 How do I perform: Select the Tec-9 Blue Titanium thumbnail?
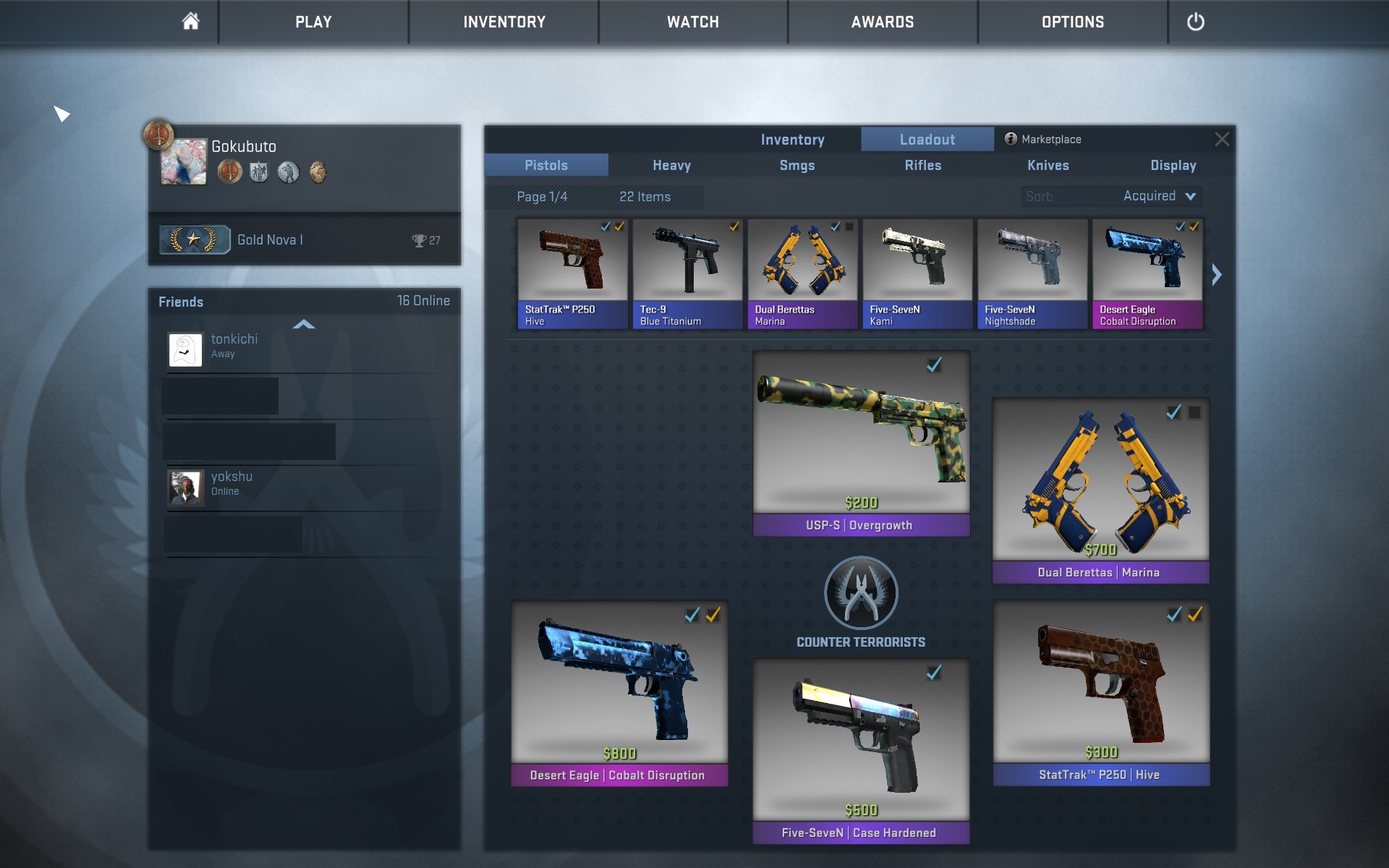point(687,274)
